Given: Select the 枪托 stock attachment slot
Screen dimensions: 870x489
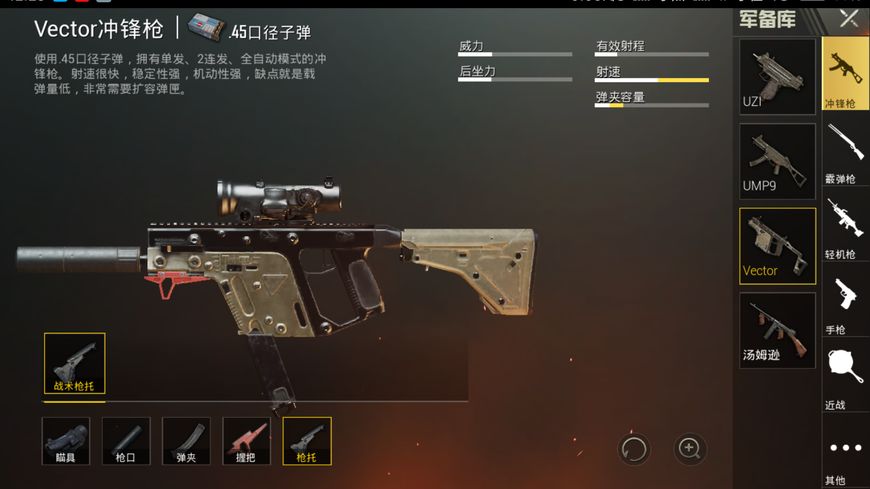Looking at the screenshot, I should tap(307, 441).
